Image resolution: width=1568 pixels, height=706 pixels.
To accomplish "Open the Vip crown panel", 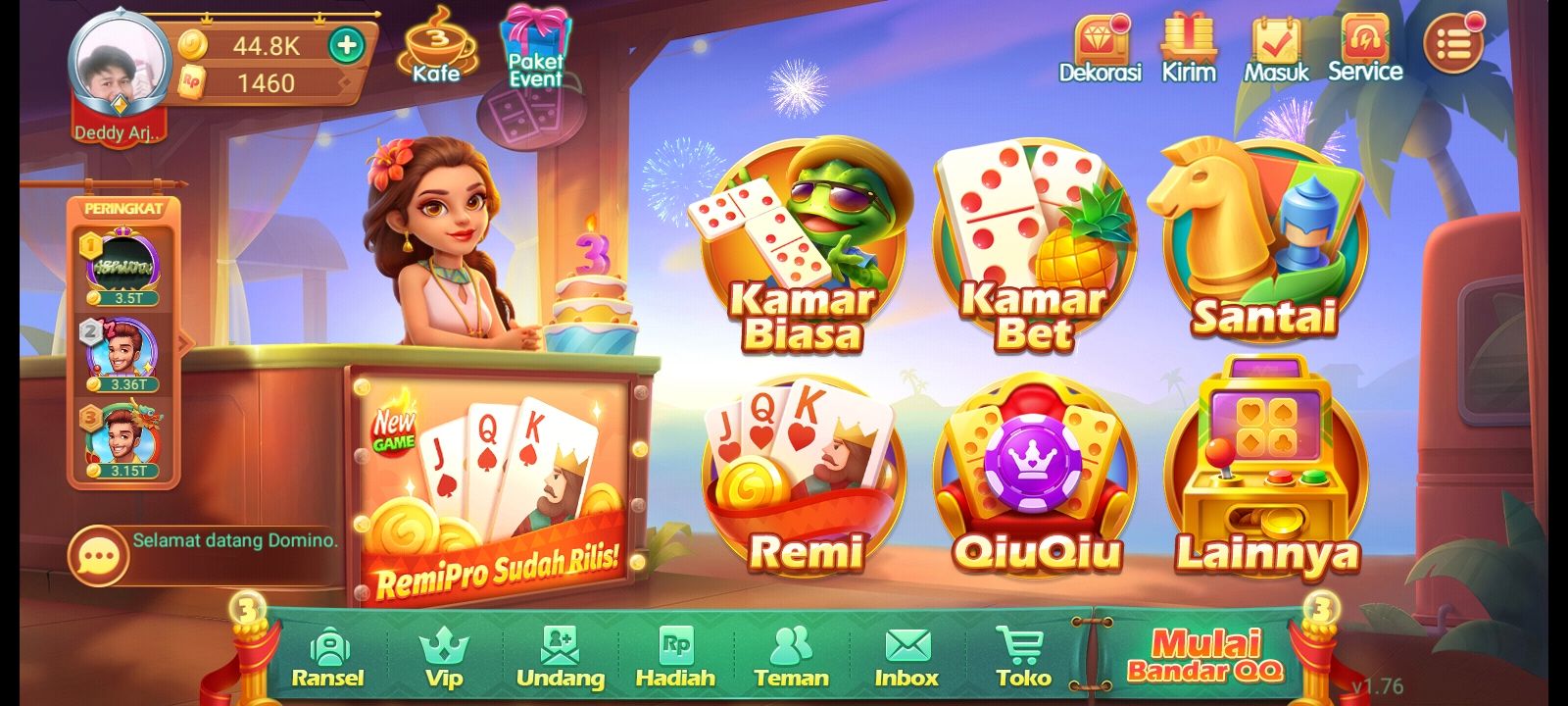I will tap(446, 647).
